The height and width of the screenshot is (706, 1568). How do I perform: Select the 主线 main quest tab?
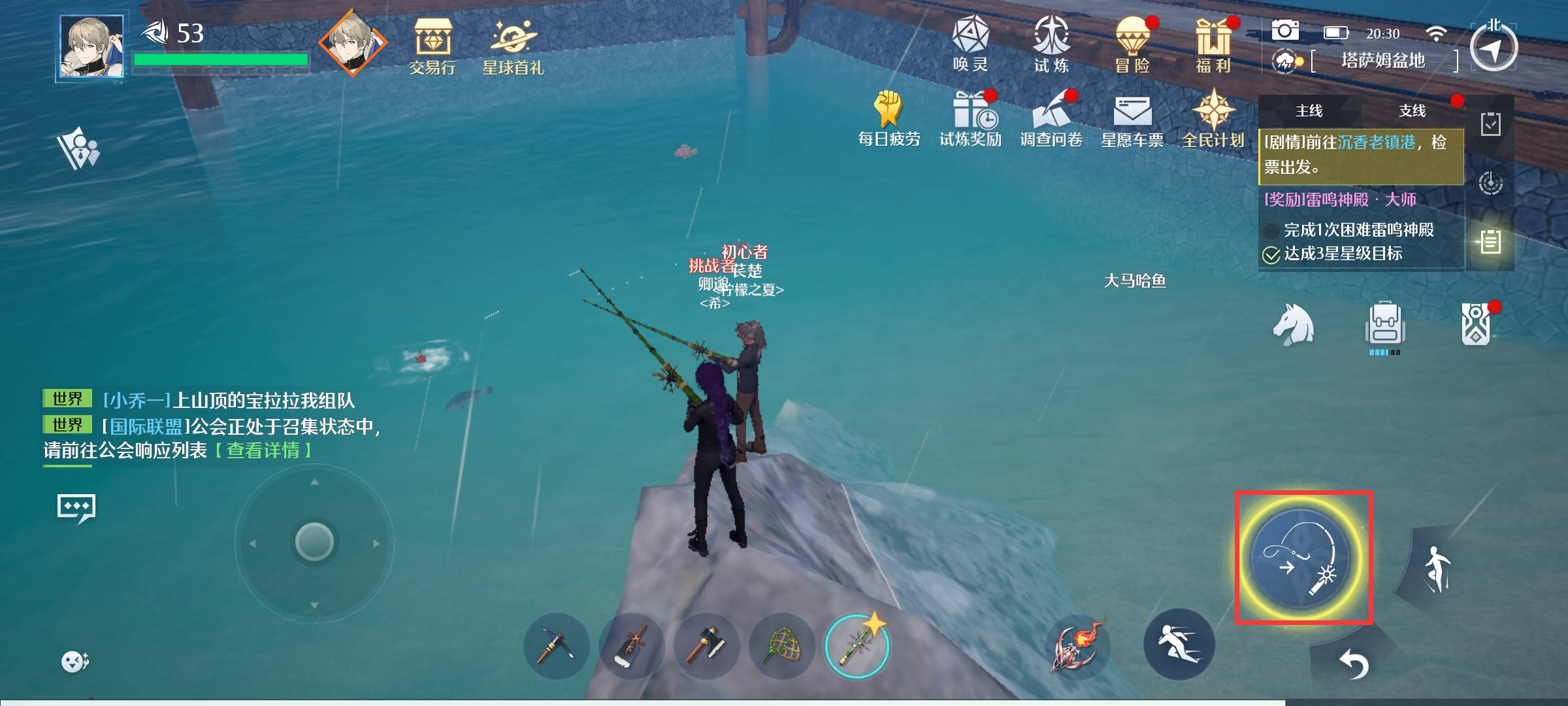point(1309,111)
